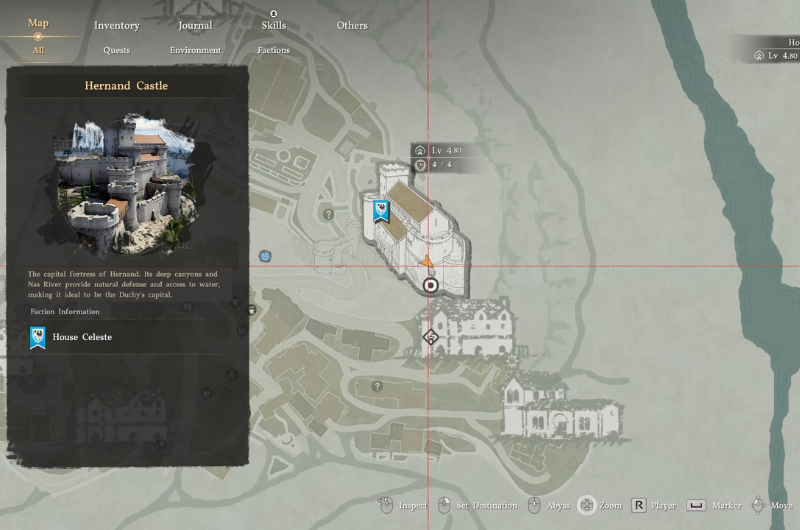Select the black circular marker below the castle
This screenshot has height=530, width=800.
(x=431, y=285)
